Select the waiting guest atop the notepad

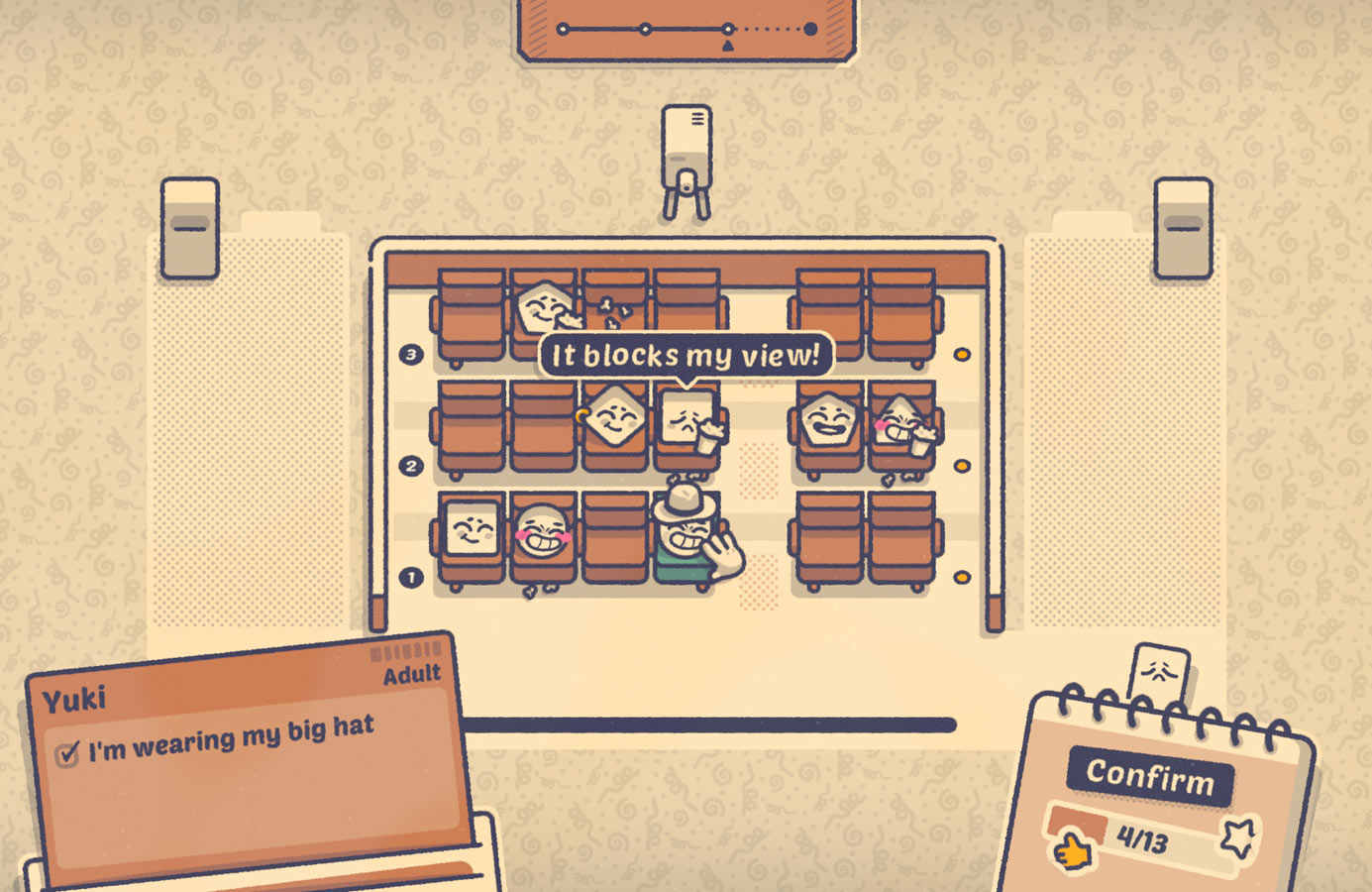coord(1159,674)
